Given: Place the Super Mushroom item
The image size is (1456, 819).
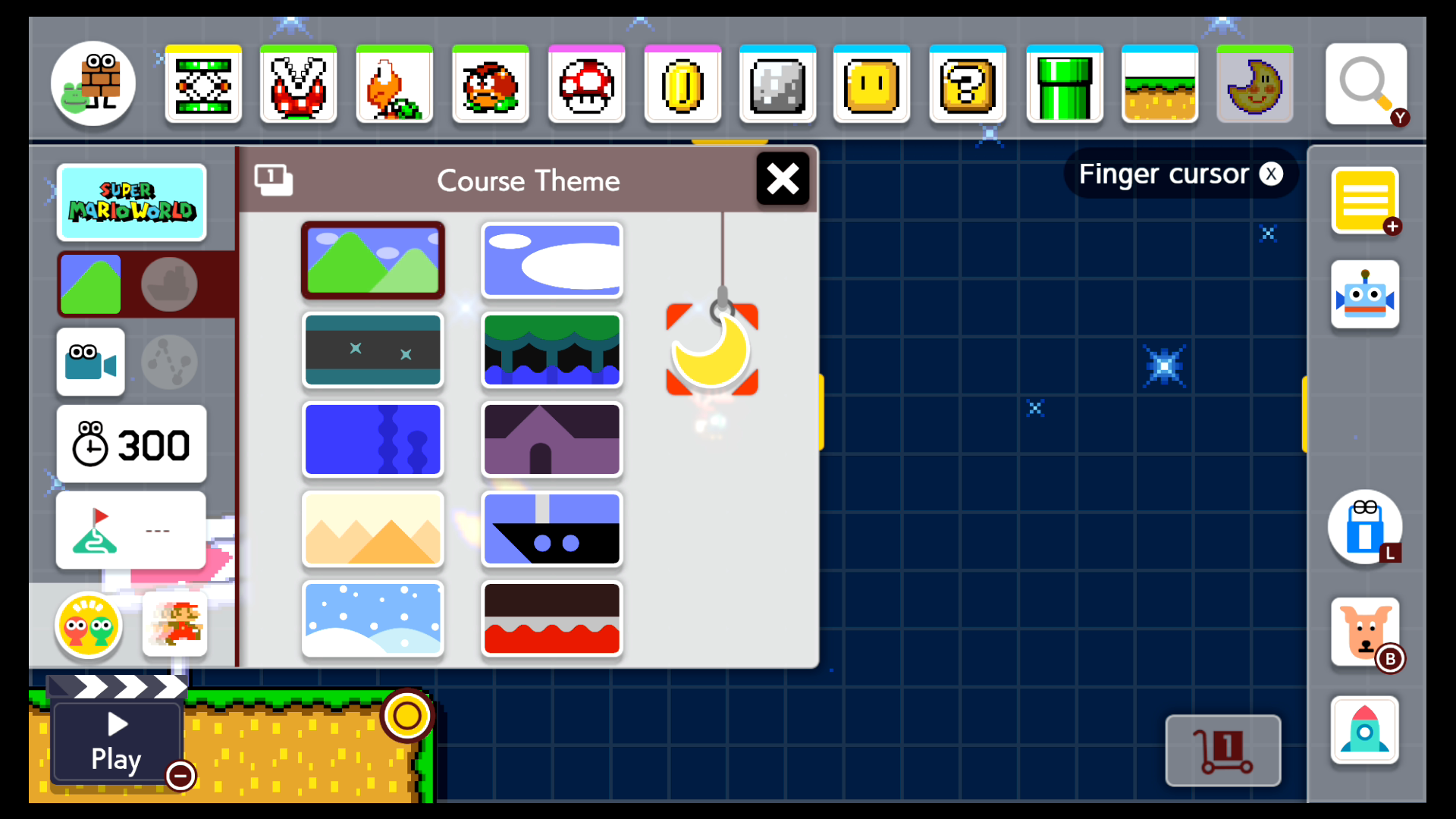Looking at the screenshot, I should [x=586, y=83].
